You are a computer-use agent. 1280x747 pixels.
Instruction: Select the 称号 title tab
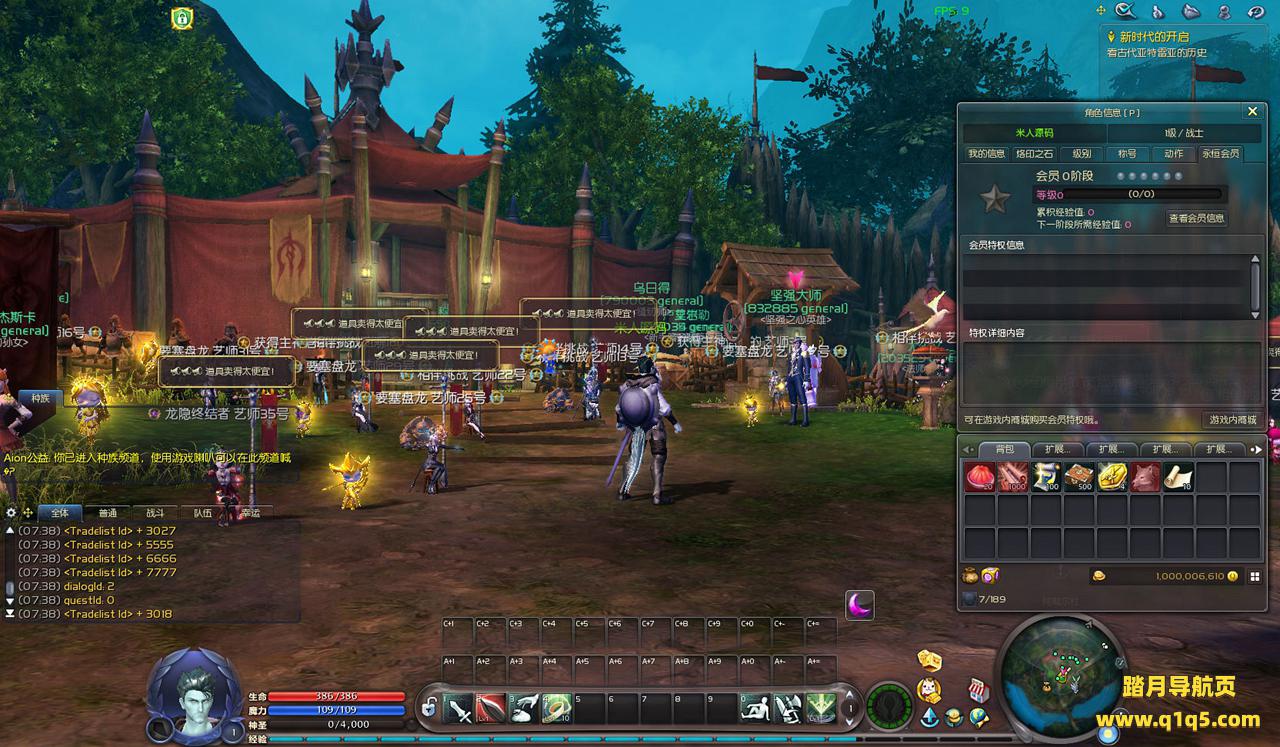tap(1127, 154)
